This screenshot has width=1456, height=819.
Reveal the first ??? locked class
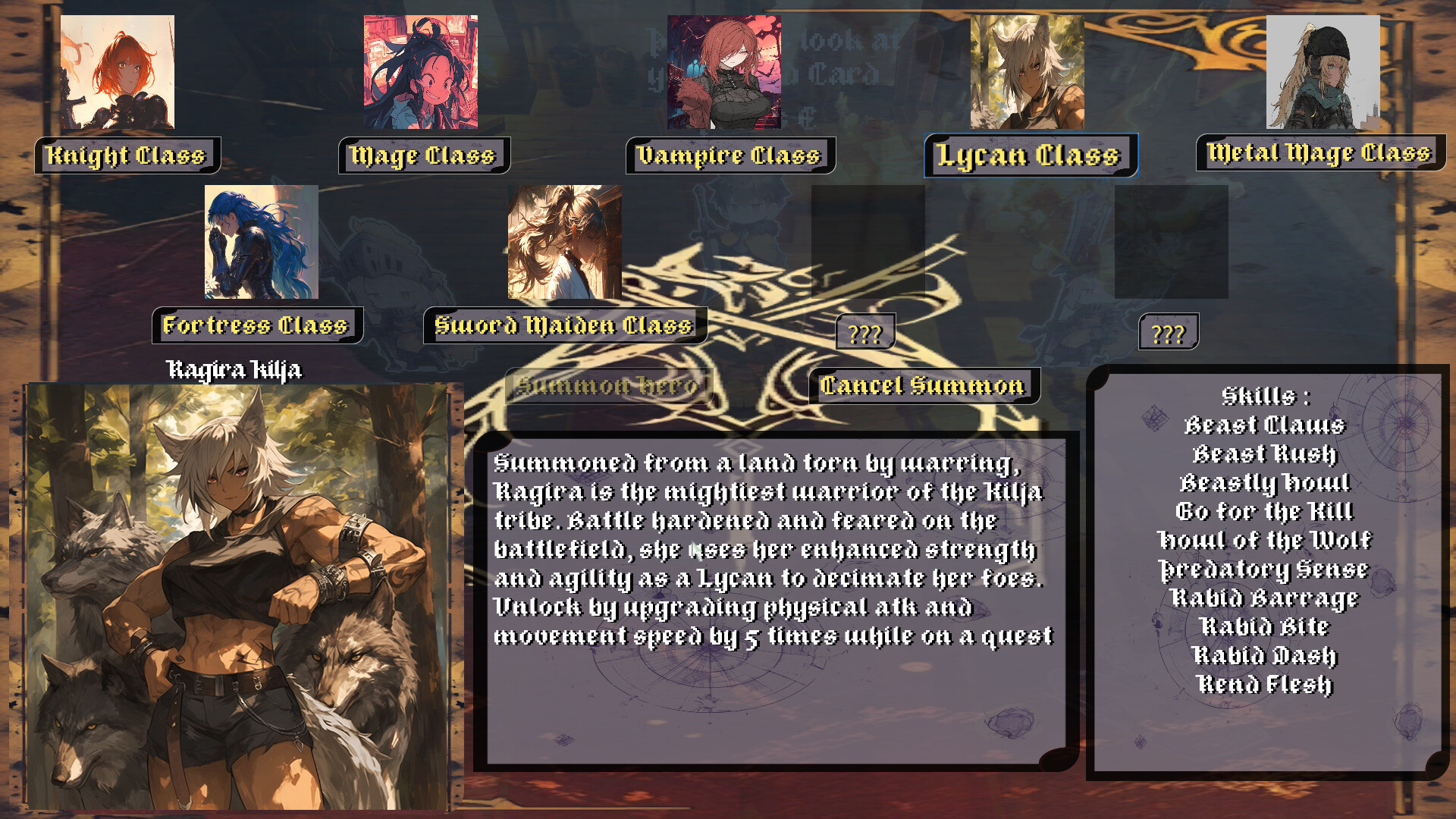coord(865,331)
